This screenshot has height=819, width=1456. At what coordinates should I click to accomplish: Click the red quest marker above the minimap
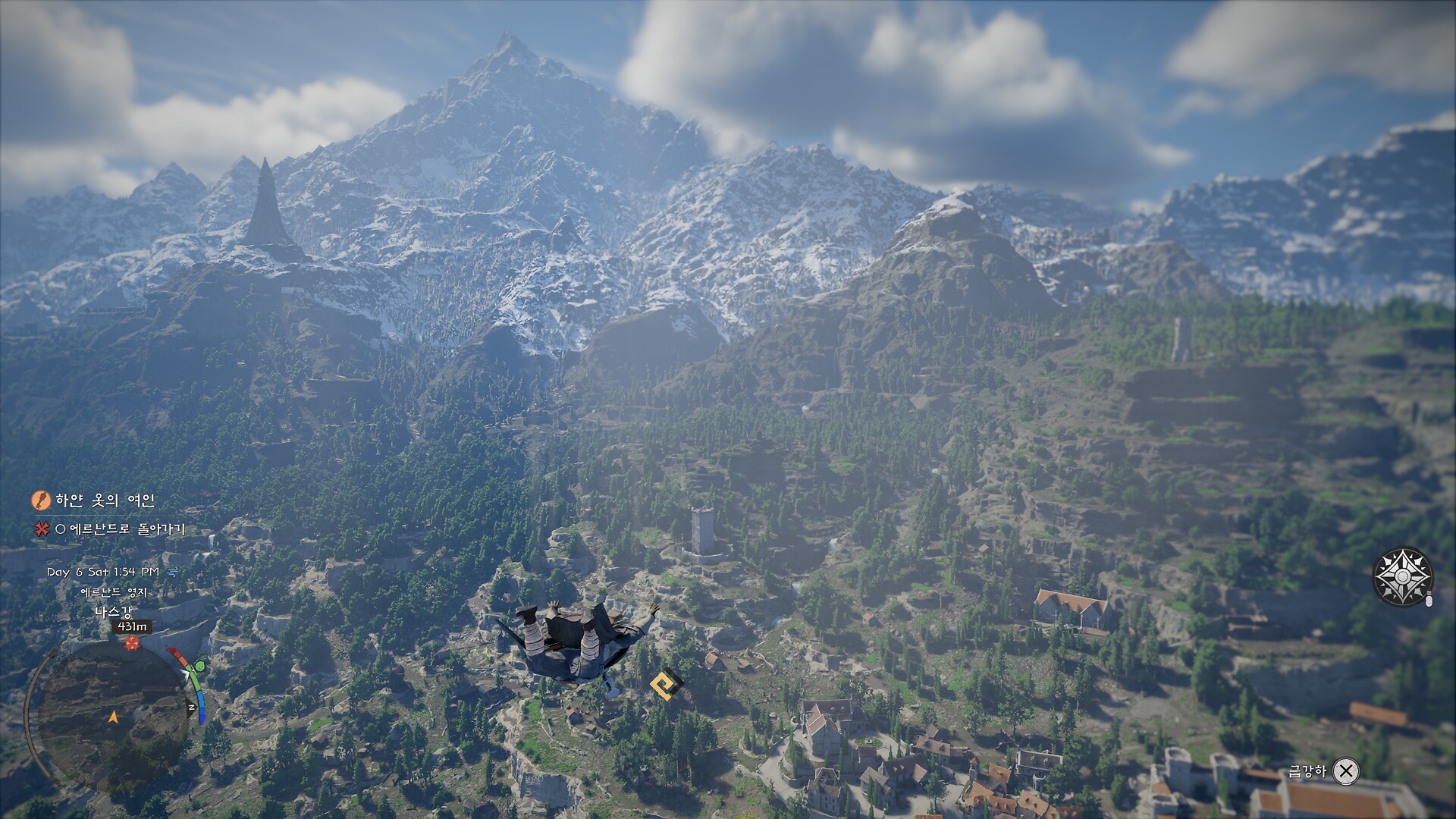(x=133, y=644)
